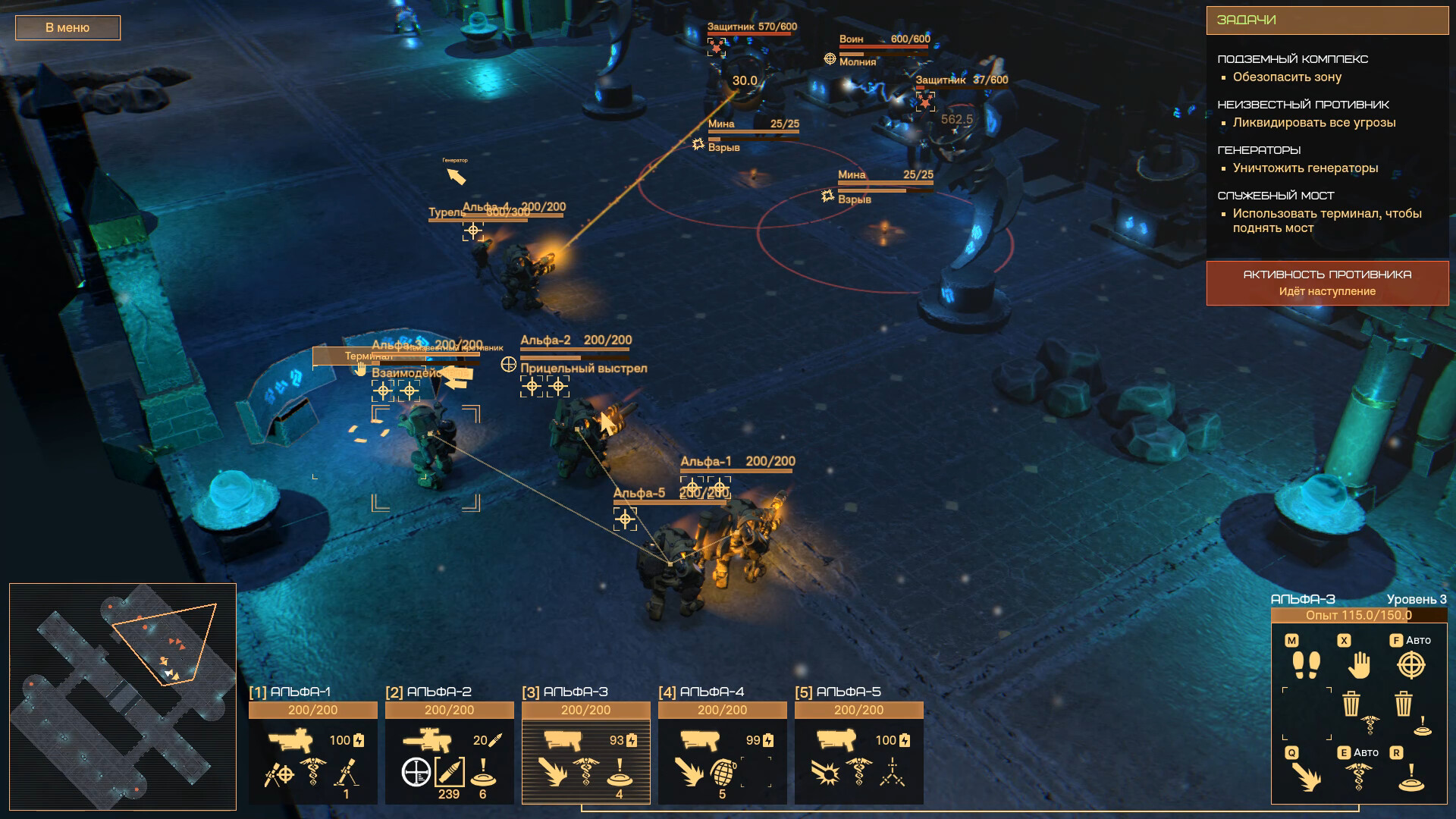Select the landmine icon beside R
The image size is (1456, 819).
1411,779
